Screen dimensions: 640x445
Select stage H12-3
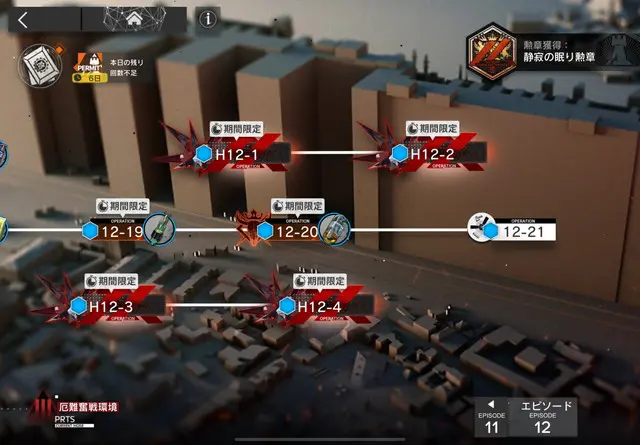point(110,305)
